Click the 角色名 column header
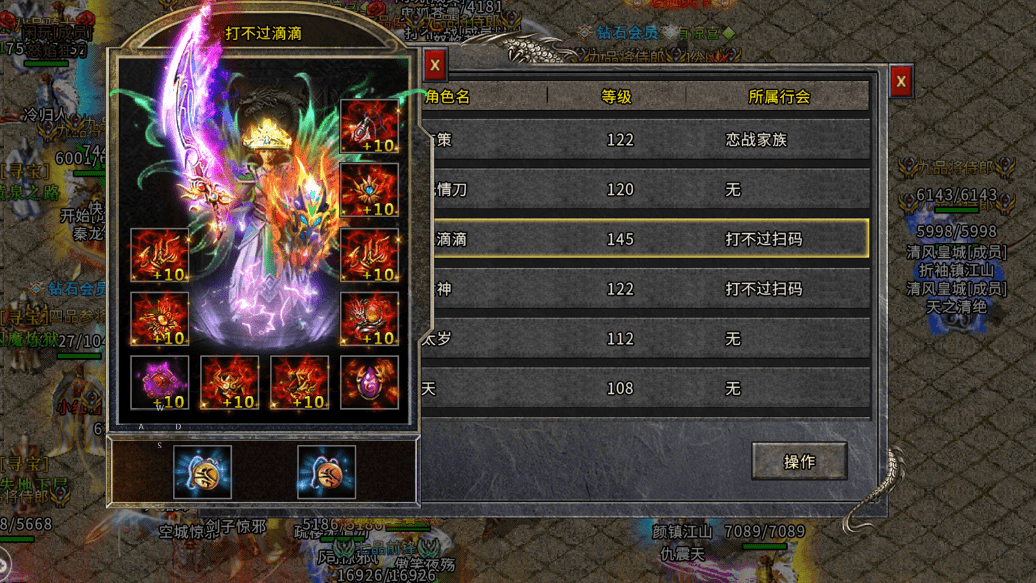Screen dimensions: 1036x583 [448, 97]
